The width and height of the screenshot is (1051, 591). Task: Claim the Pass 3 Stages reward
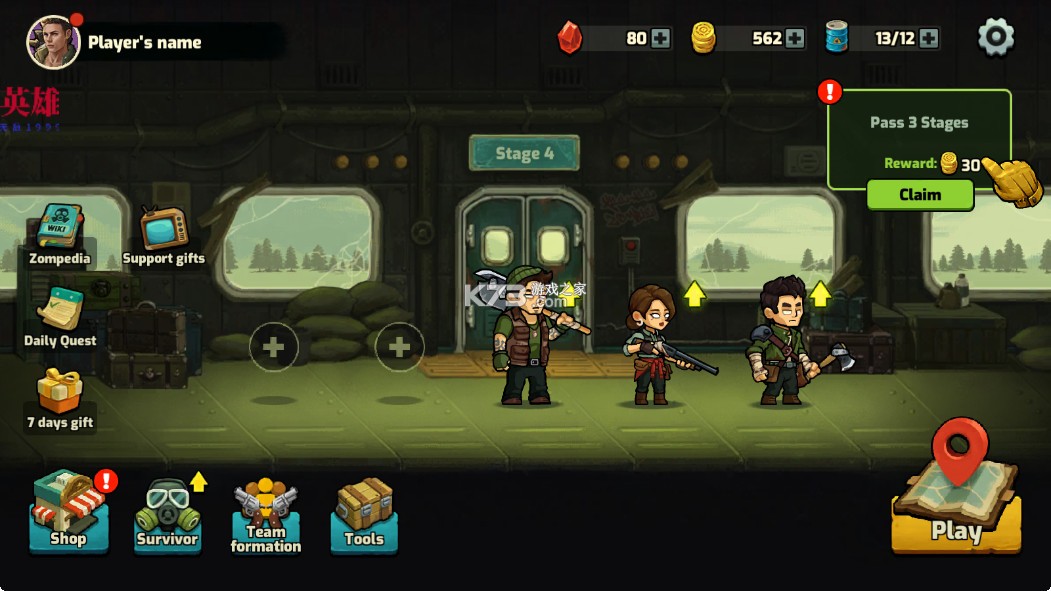pos(919,194)
